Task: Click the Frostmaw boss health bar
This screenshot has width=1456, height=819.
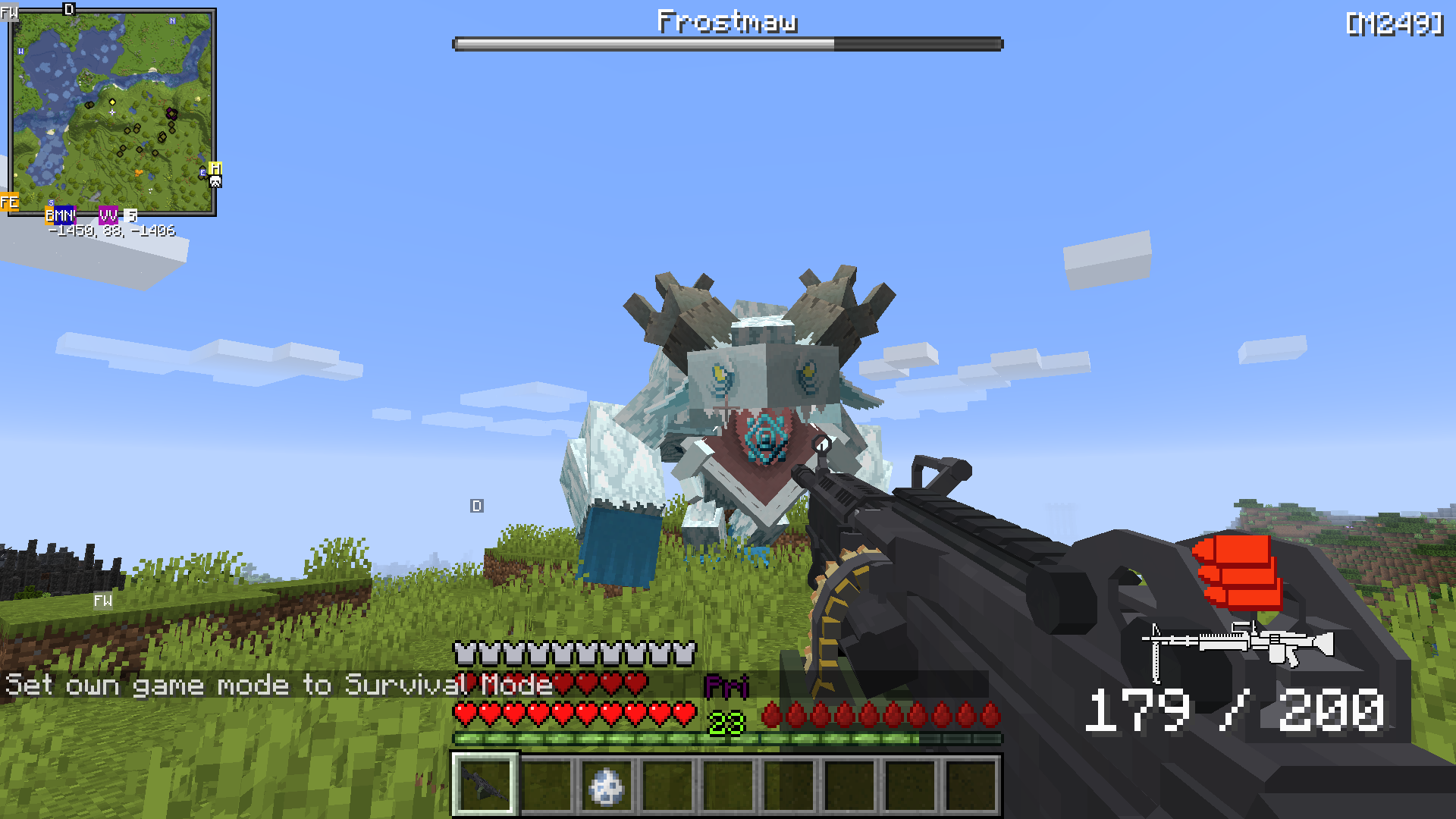Action: pos(728,43)
